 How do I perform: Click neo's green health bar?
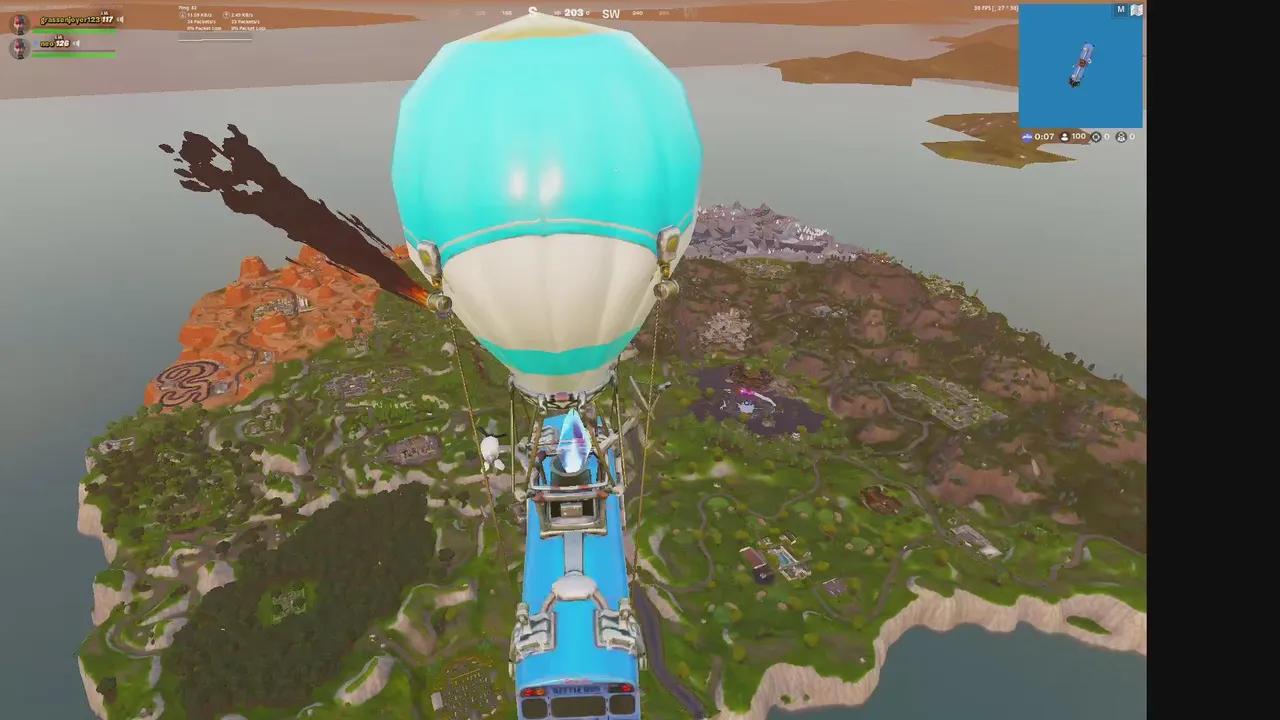70,53
